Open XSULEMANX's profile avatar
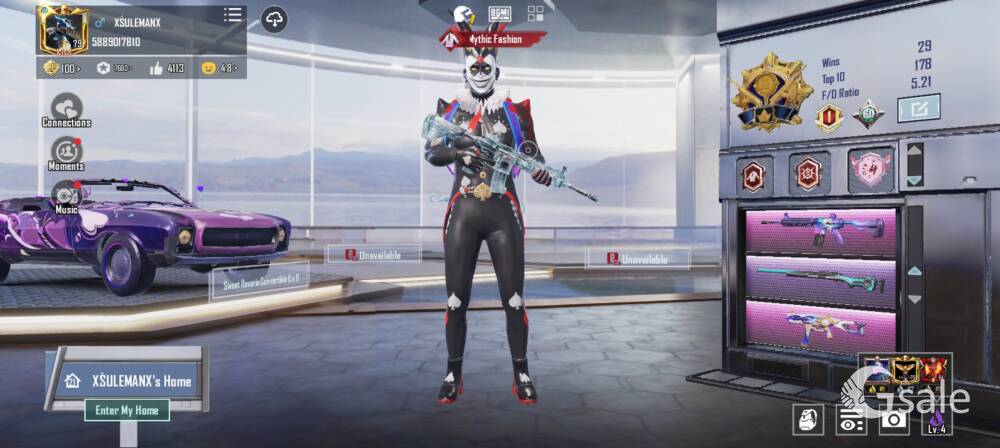Screen dimensions: 1000x448 pos(63,29)
